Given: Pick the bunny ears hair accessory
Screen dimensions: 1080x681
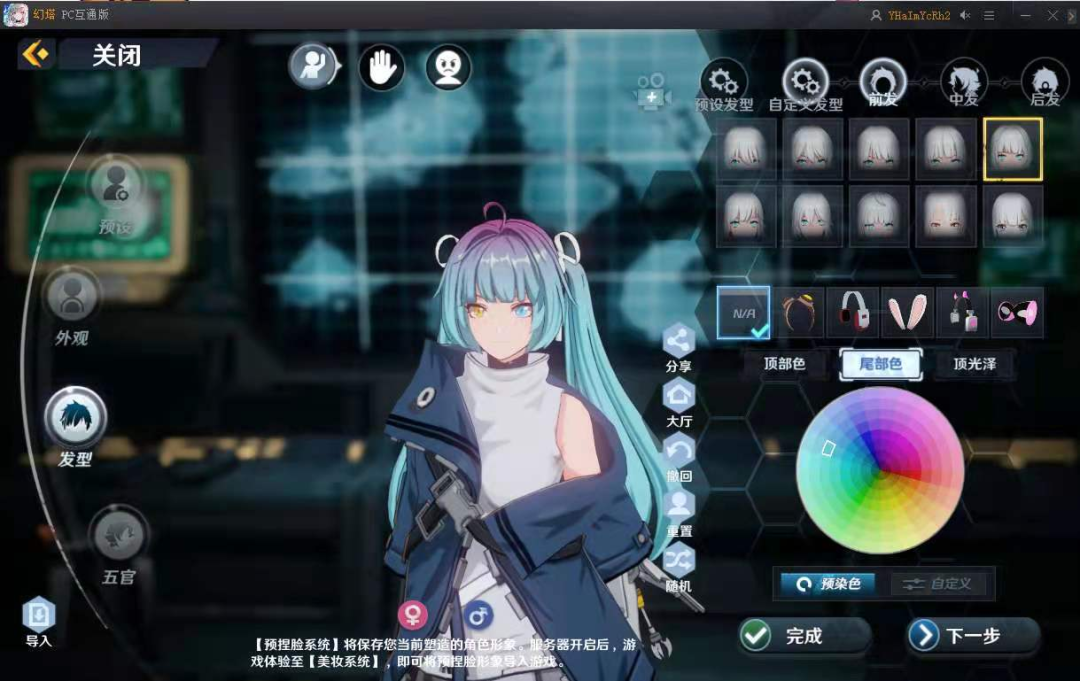Looking at the screenshot, I should click(x=909, y=313).
